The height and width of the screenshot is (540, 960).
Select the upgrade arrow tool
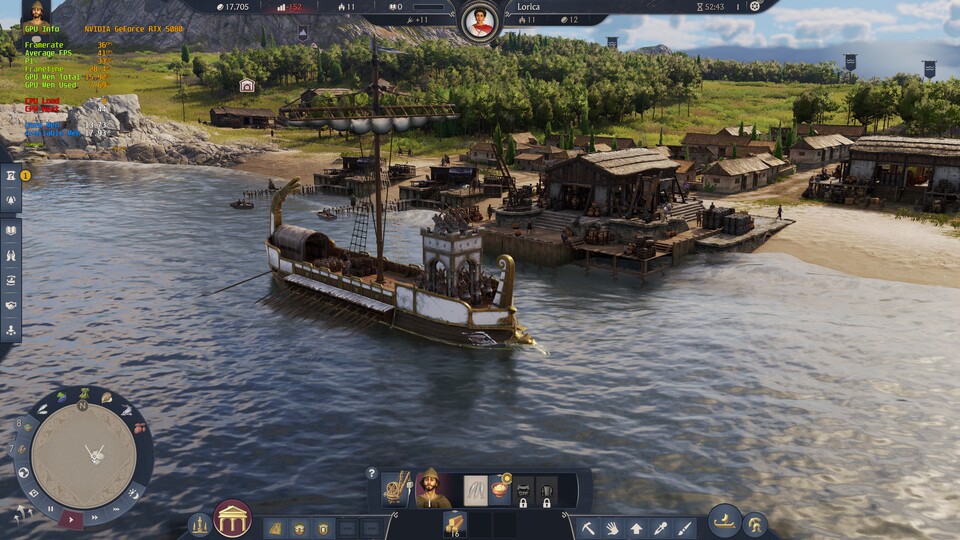636,527
